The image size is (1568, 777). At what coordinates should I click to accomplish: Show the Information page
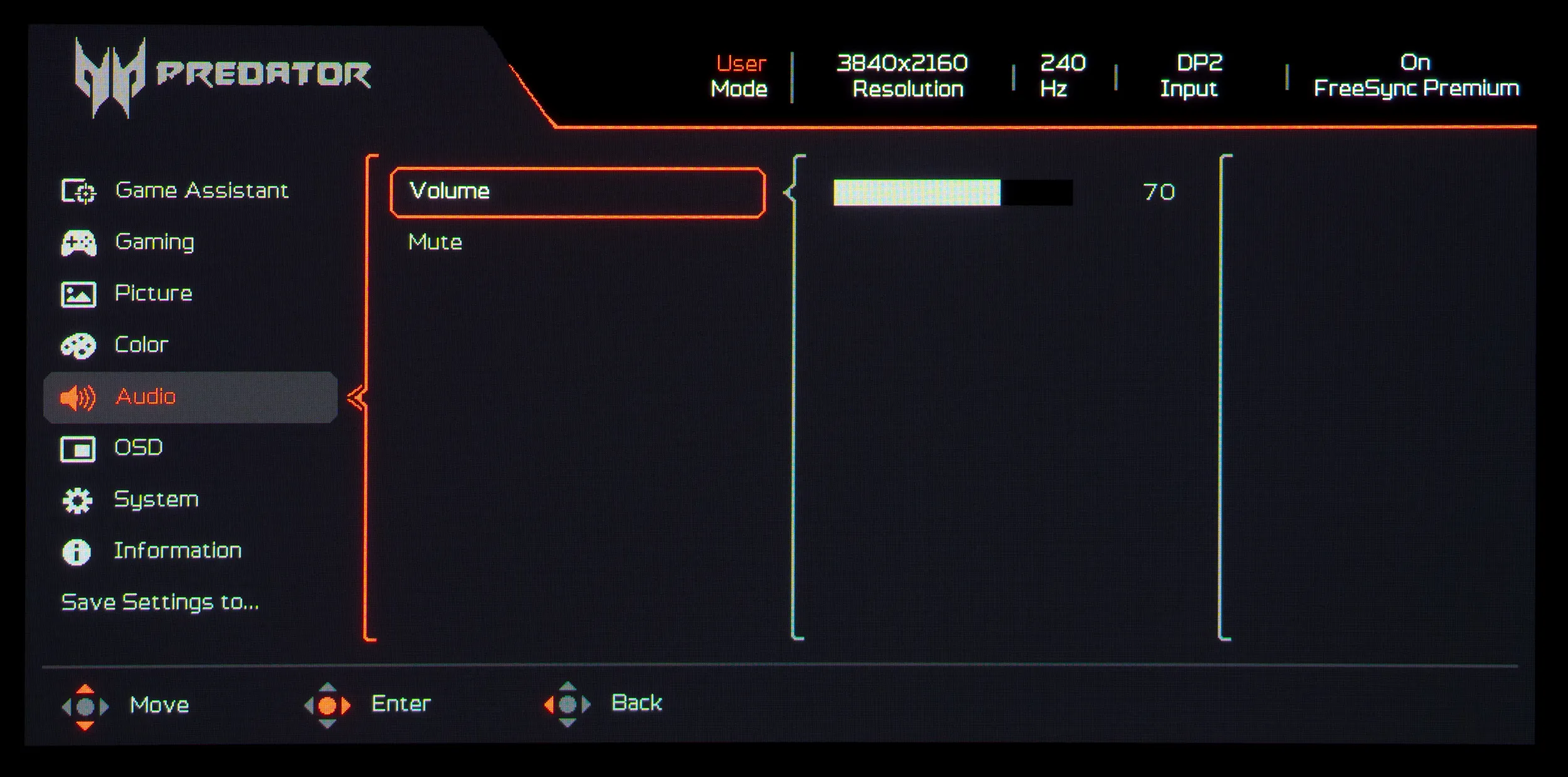[x=177, y=551]
